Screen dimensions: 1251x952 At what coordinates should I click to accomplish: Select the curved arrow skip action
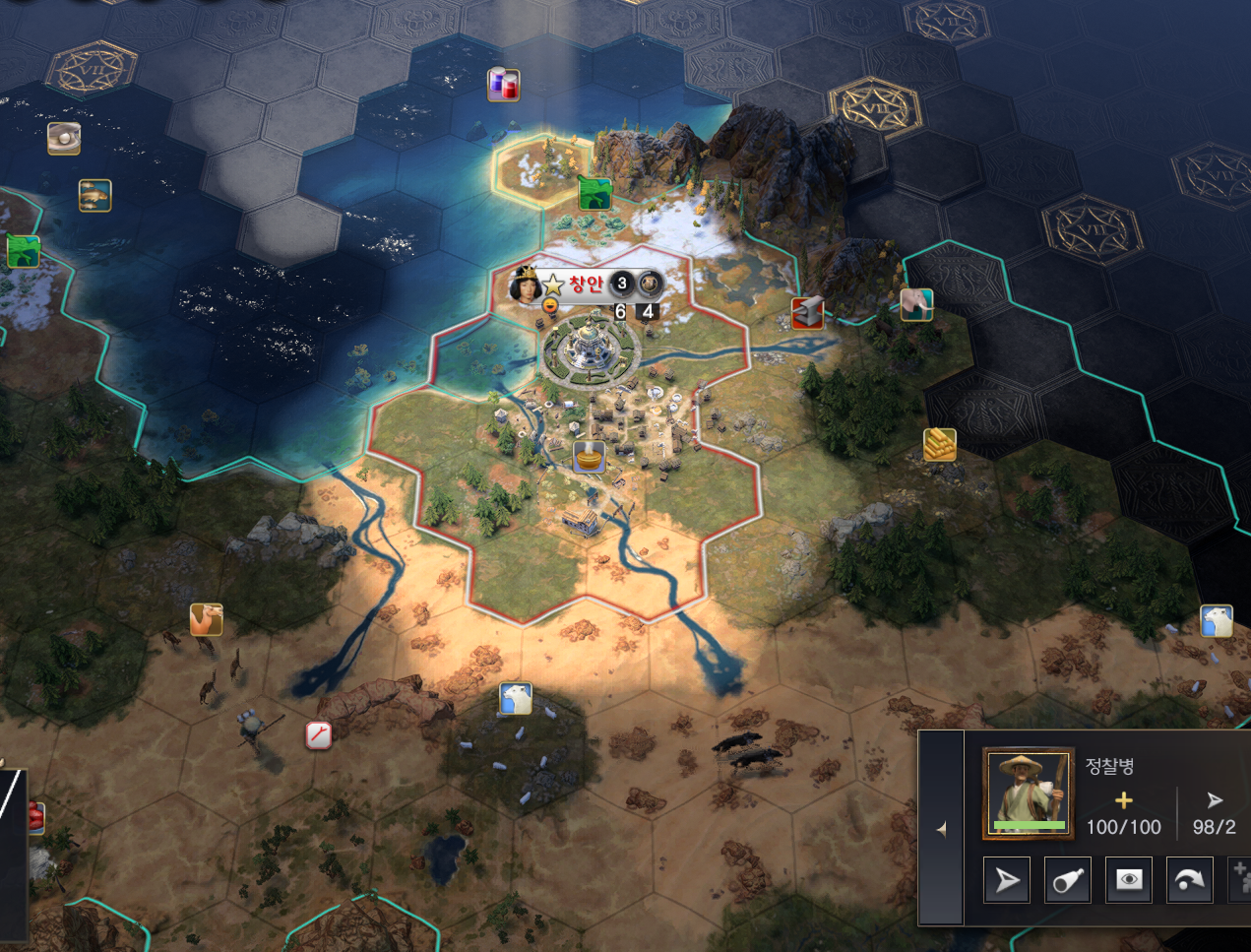click(x=1190, y=879)
